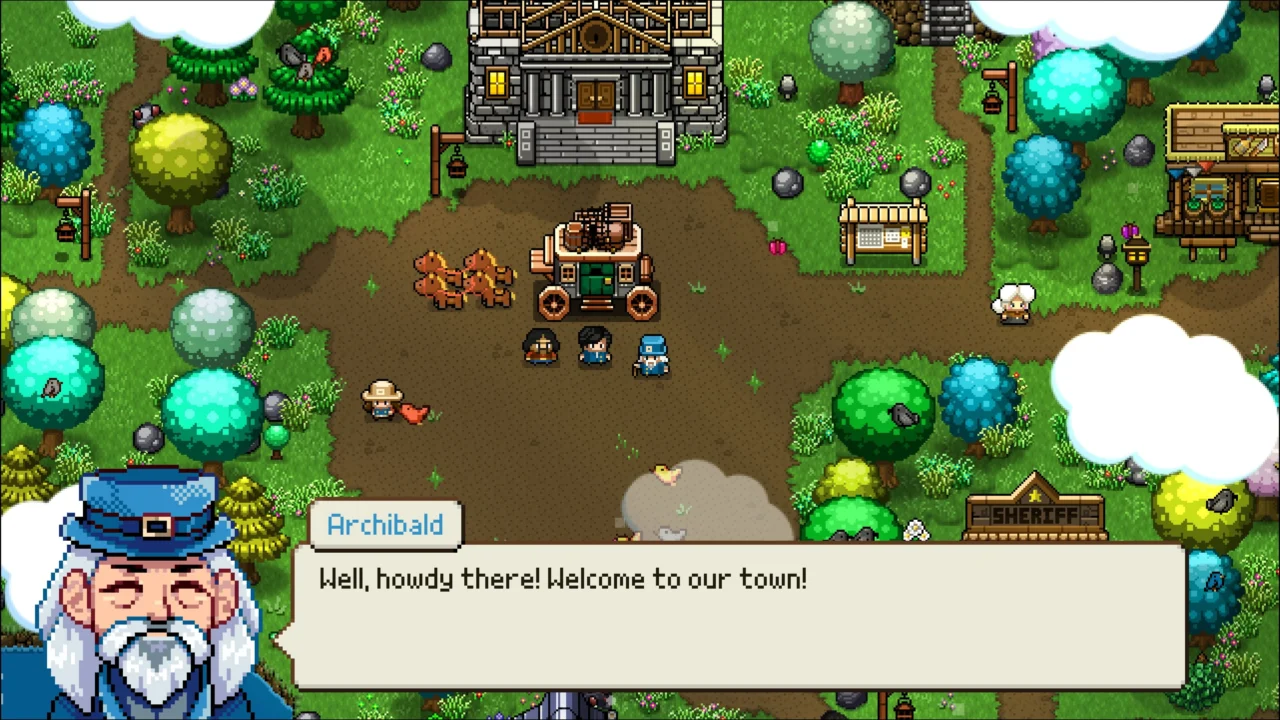The width and height of the screenshot is (1280, 720).
Task: Select the glowing lamp post near the rocks
Action: tap(1135, 255)
